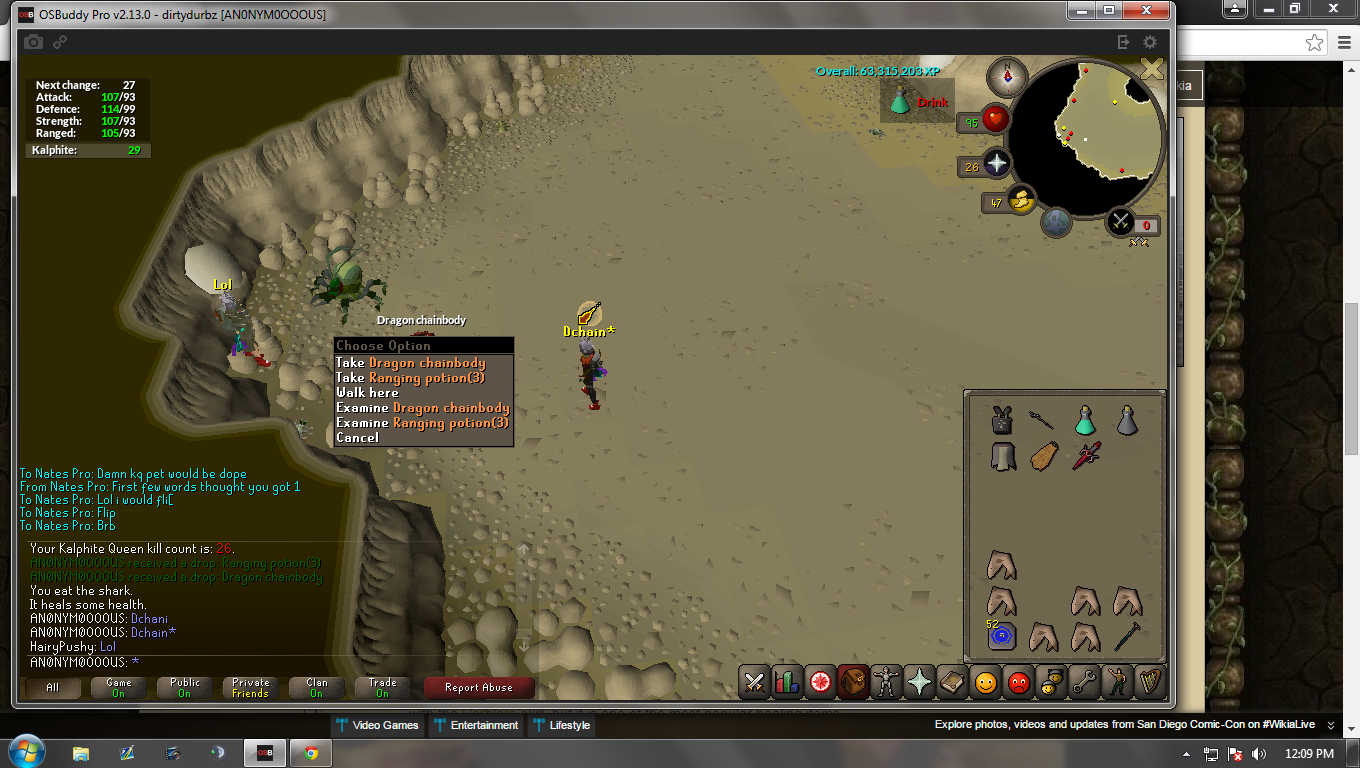Take a screenshot with OSBuddy camera icon
This screenshot has height=768, width=1360.
point(33,42)
